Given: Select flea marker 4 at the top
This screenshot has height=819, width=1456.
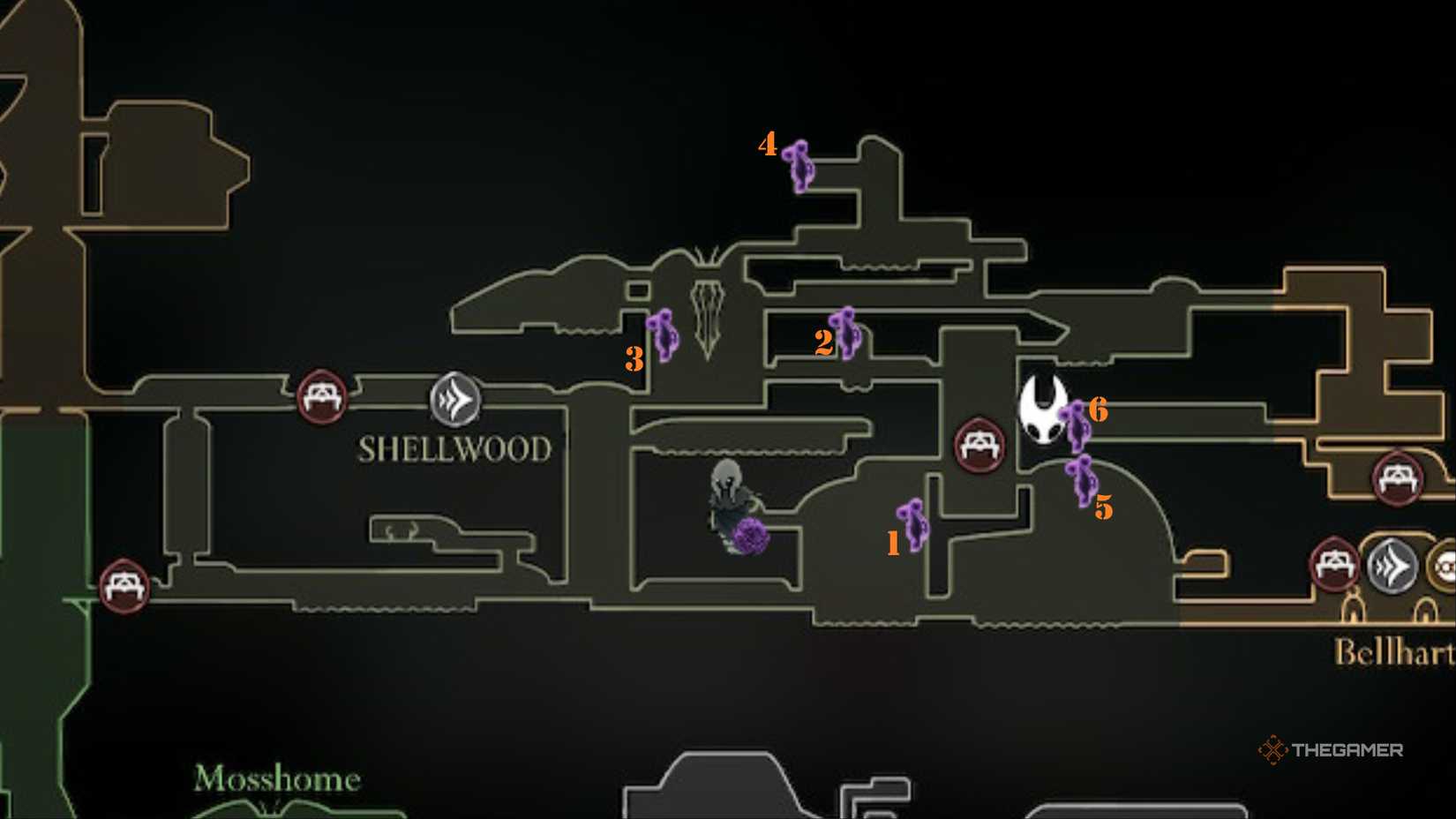Looking at the screenshot, I should 799,168.
